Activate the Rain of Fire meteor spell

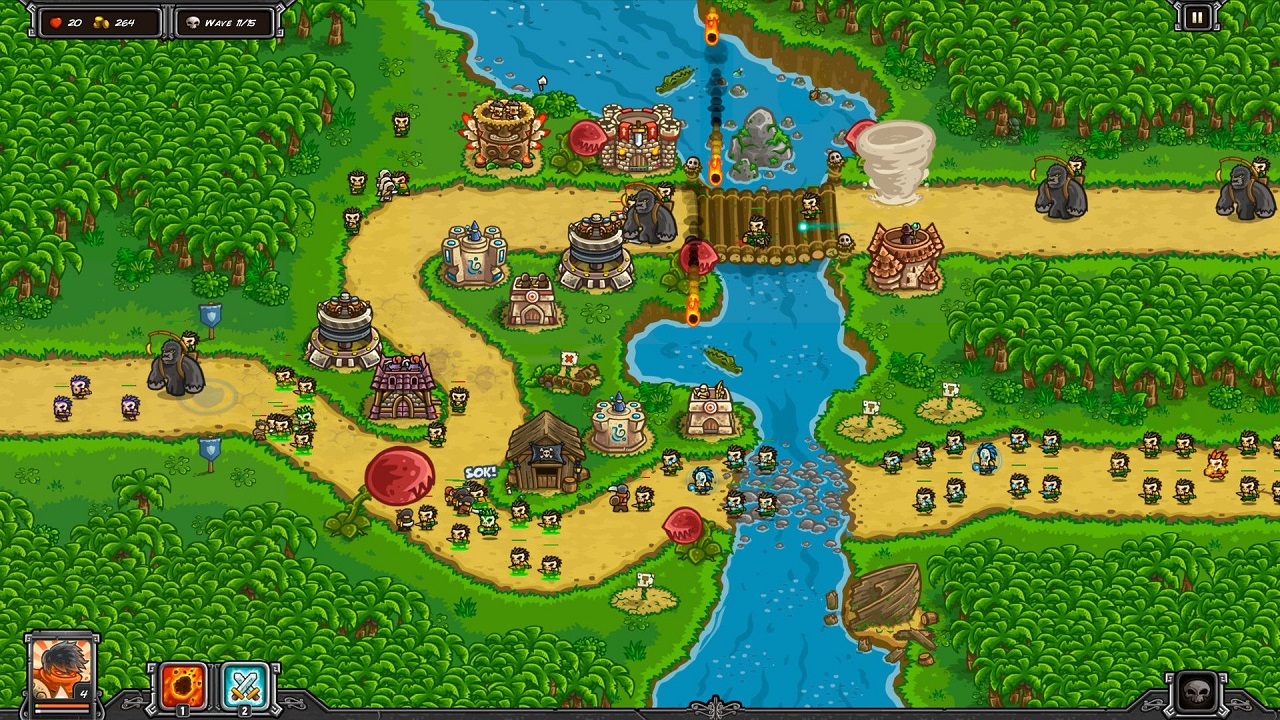(x=183, y=686)
